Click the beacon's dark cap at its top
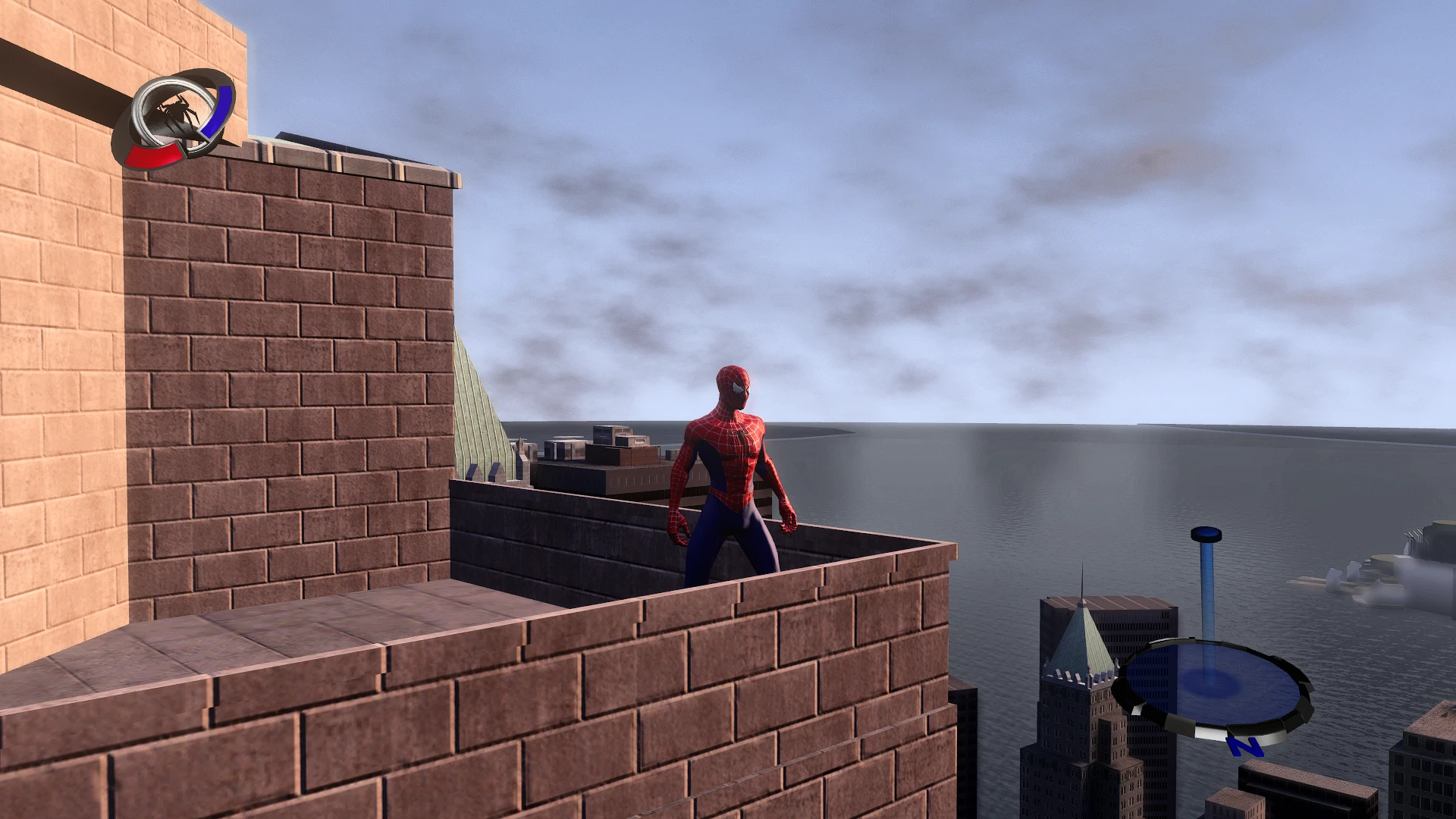This screenshot has width=1456, height=819. coord(1205,533)
